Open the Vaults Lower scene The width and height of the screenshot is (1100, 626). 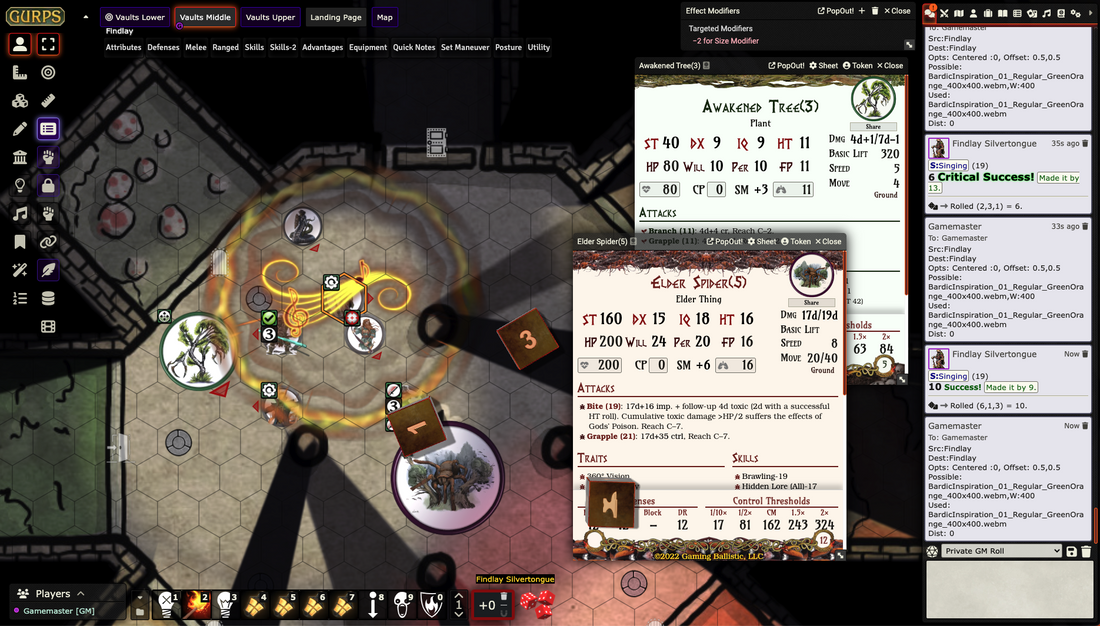click(134, 17)
